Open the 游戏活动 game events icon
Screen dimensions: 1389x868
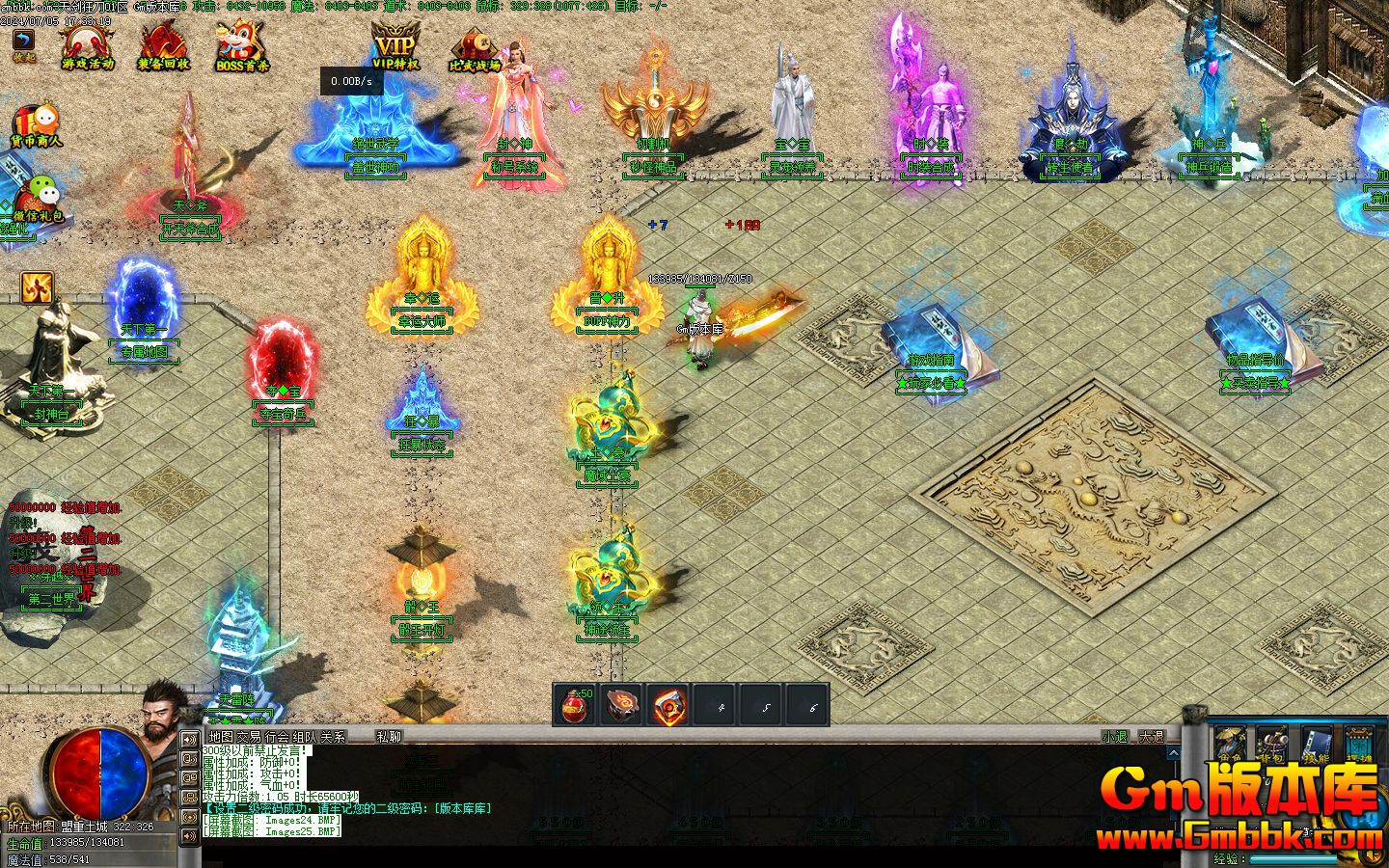tap(87, 45)
